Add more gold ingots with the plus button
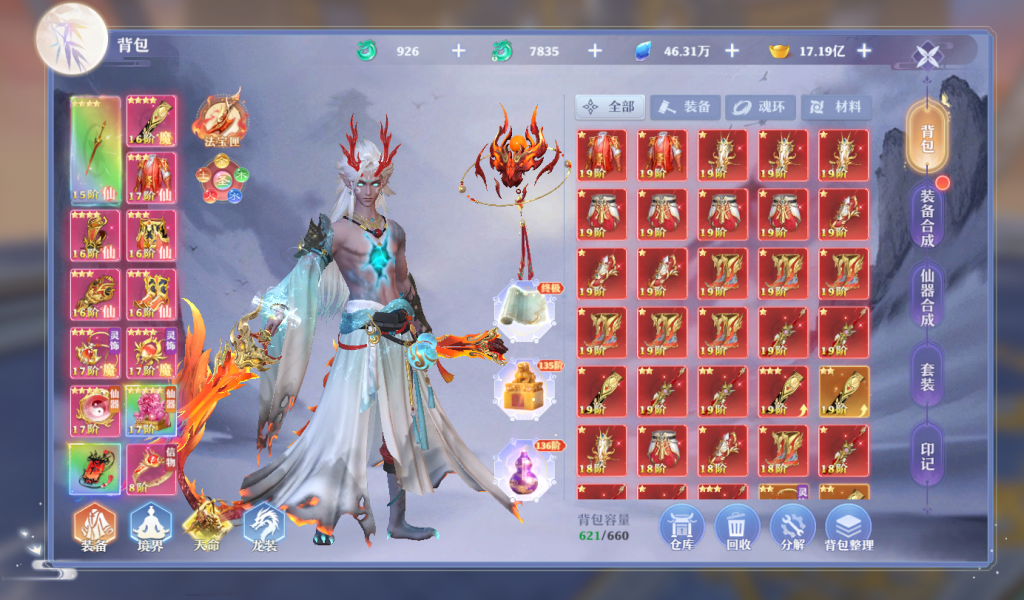This screenshot has height=600, width=1024. [864, 51]
